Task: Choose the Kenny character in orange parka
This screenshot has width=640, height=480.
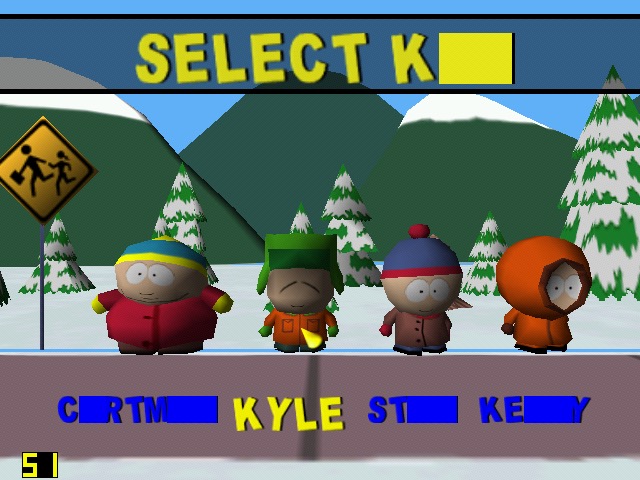Action: pyautogui.click(x=542, y=293)
